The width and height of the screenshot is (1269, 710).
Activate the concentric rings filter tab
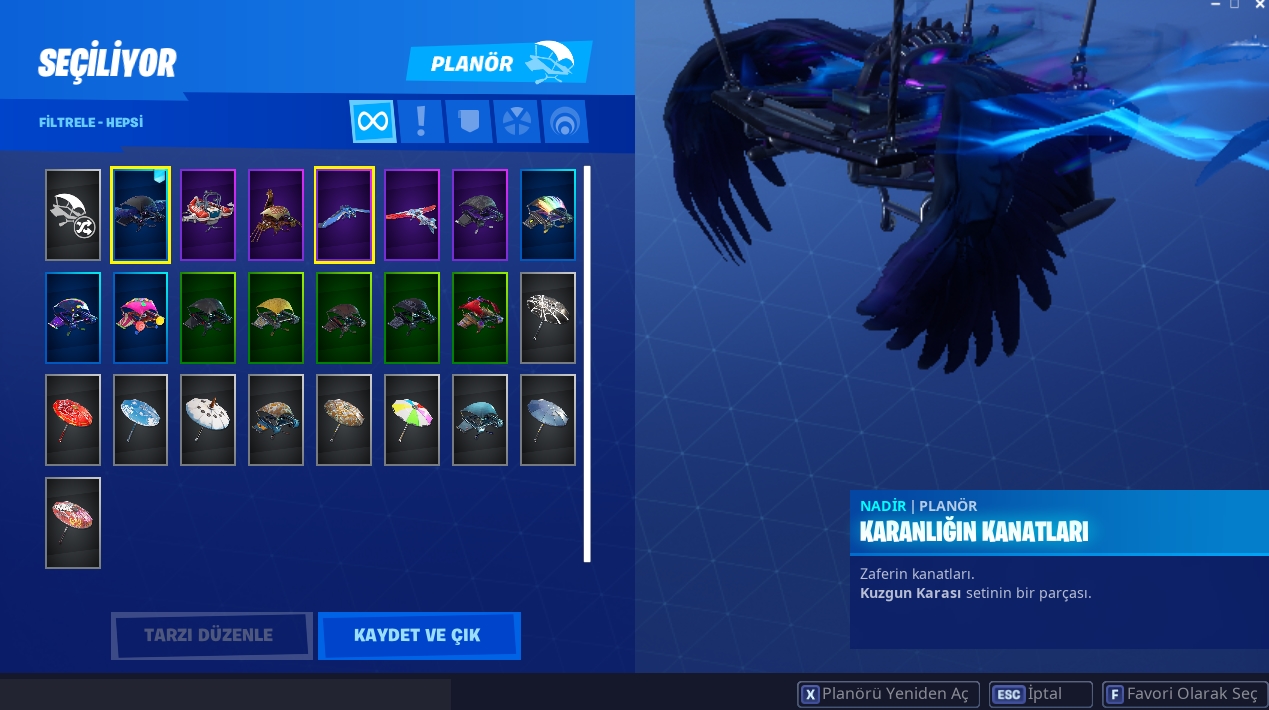tap(564, 122)
